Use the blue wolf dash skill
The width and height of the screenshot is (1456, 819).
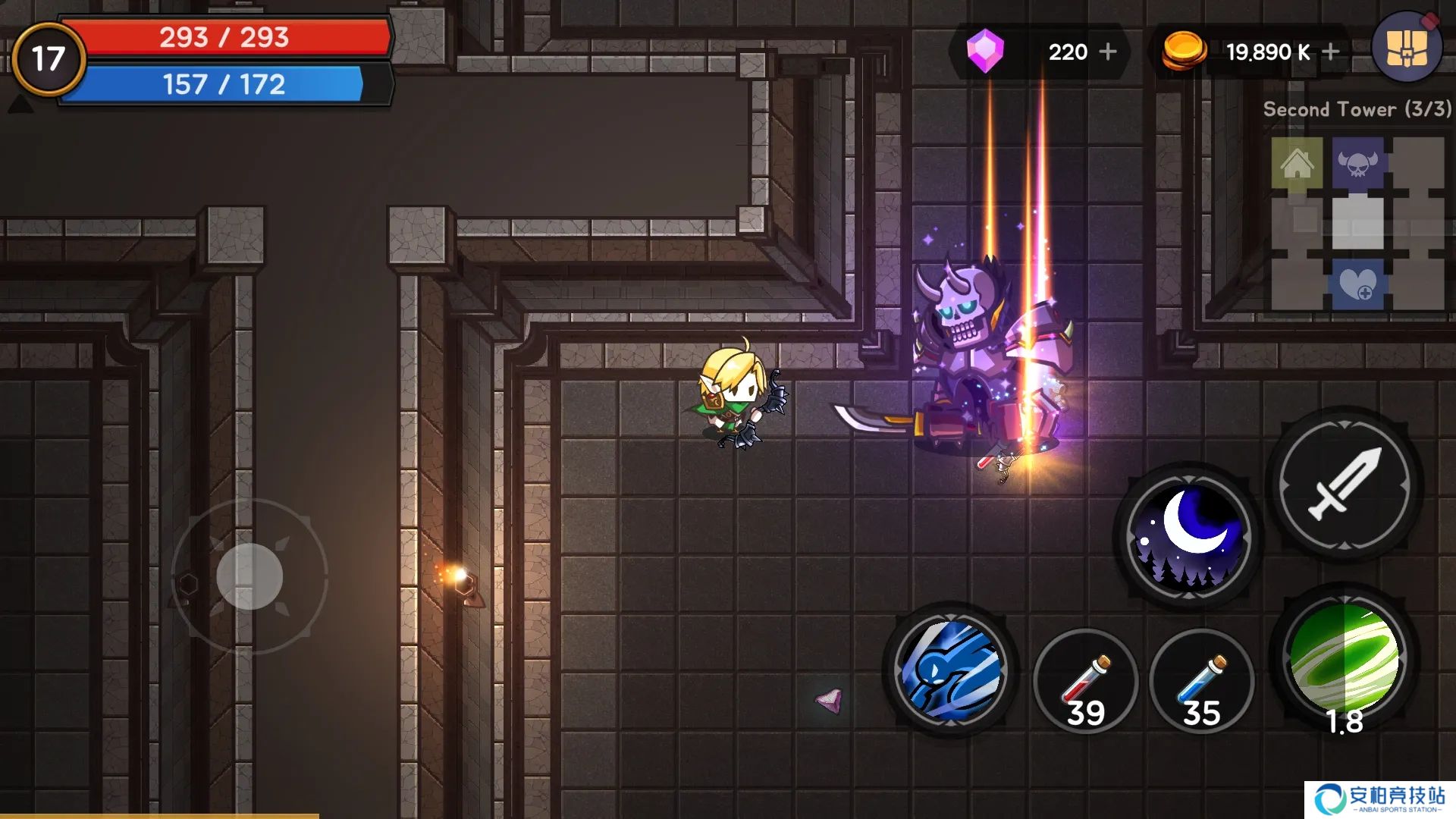point(950,670)
